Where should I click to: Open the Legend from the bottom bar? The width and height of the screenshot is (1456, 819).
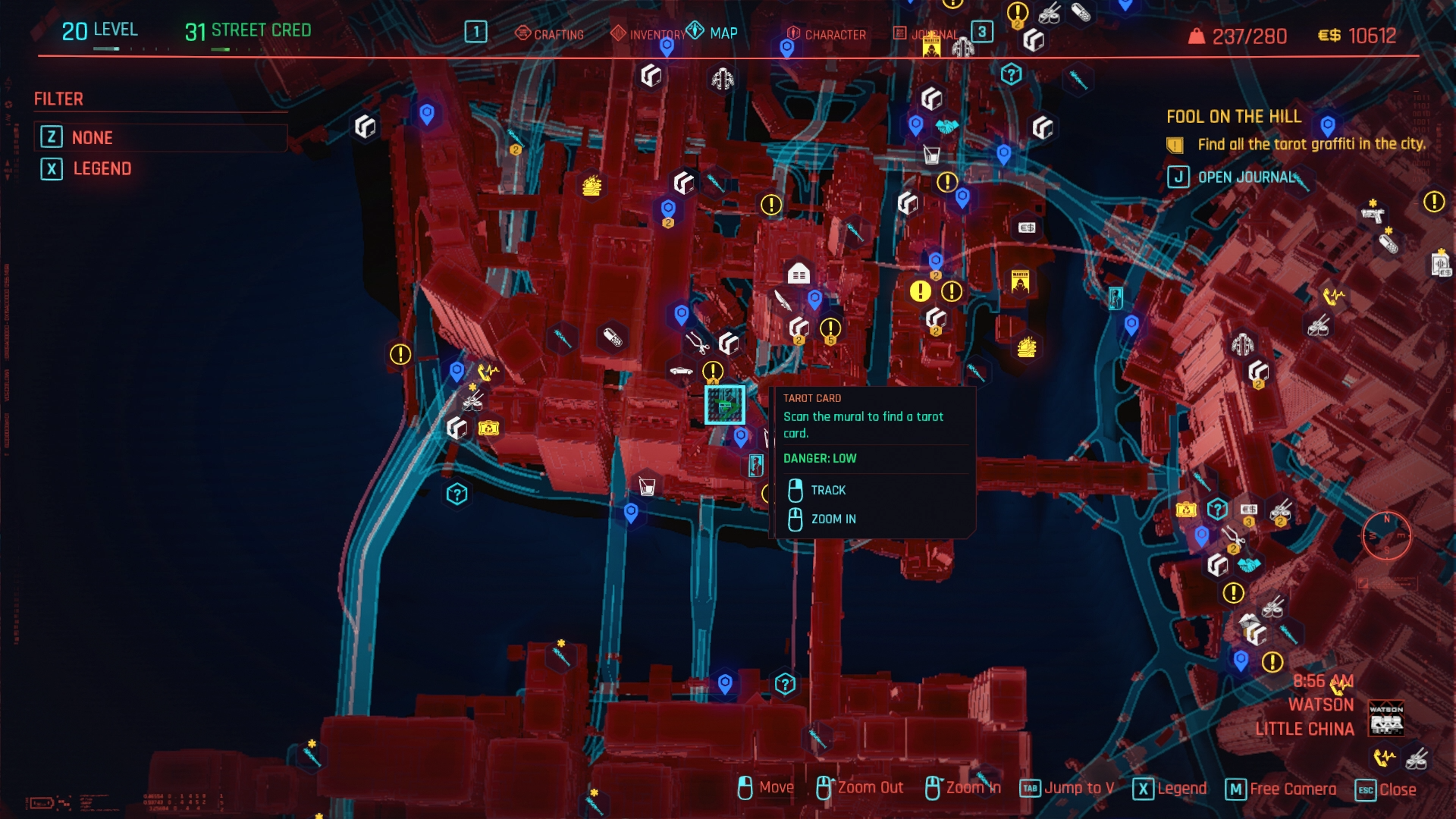tap(1181, 789)
